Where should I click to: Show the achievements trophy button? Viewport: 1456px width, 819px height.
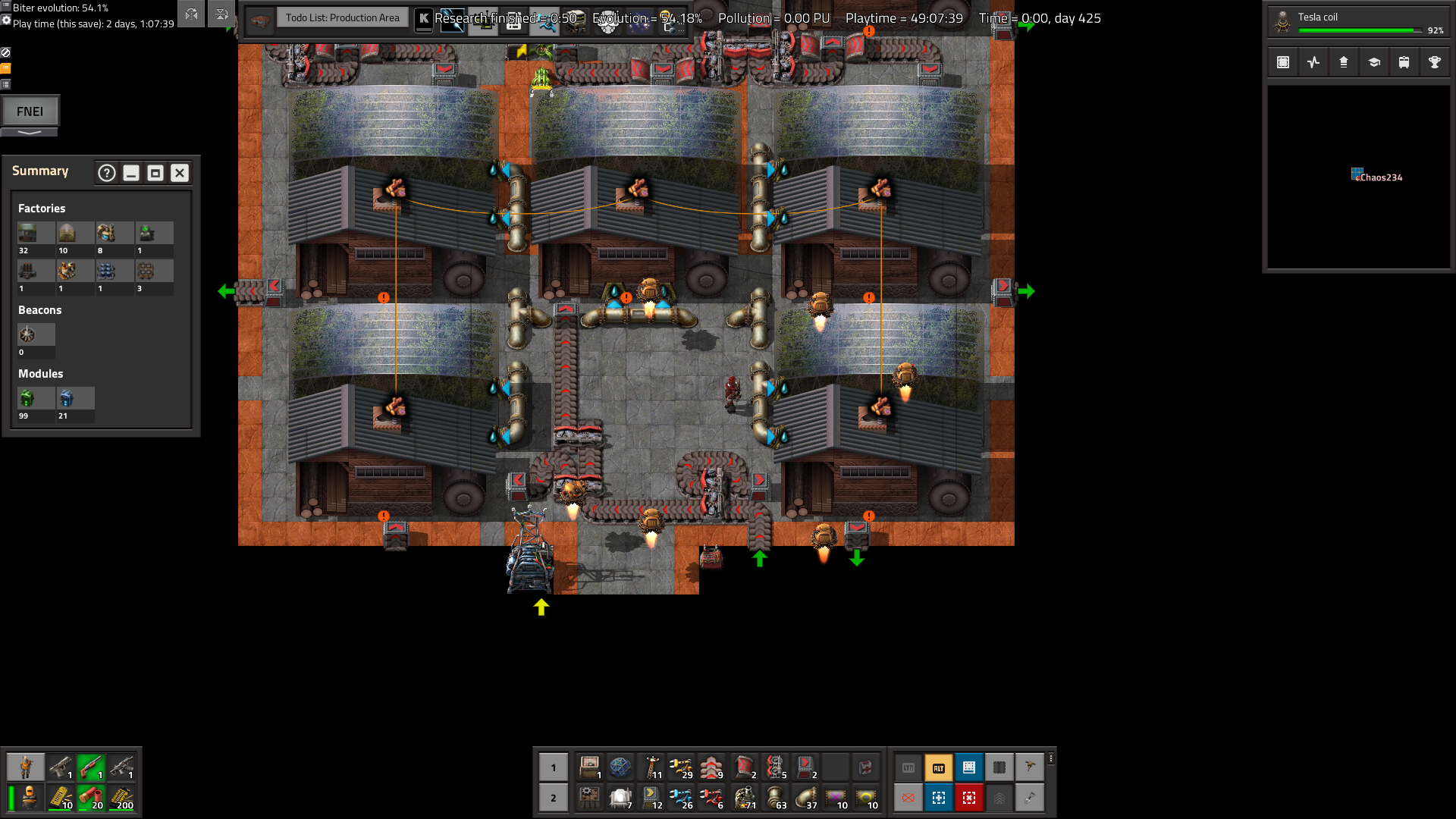pos(1435,62)
